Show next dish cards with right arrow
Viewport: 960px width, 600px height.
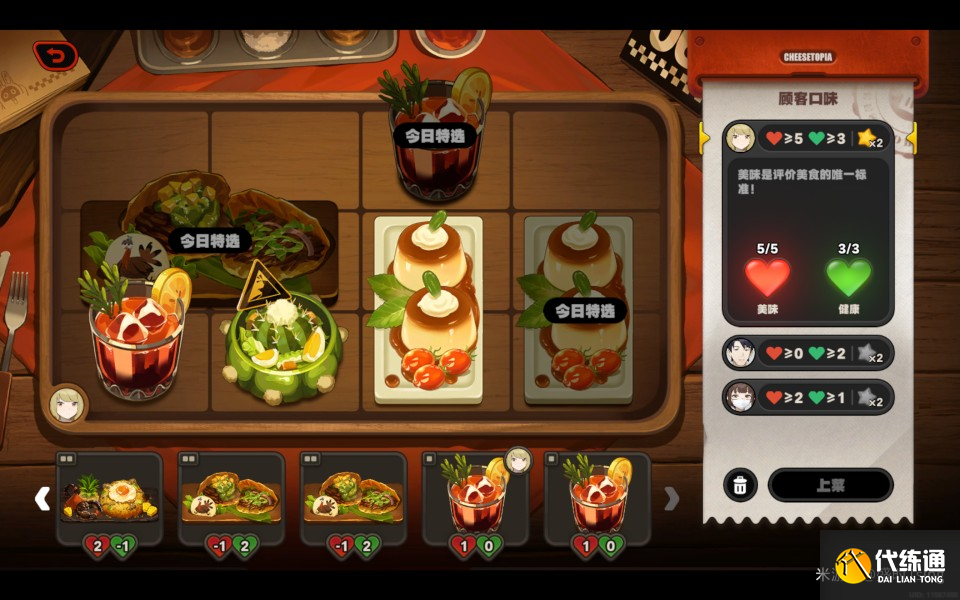coord(672,498)
